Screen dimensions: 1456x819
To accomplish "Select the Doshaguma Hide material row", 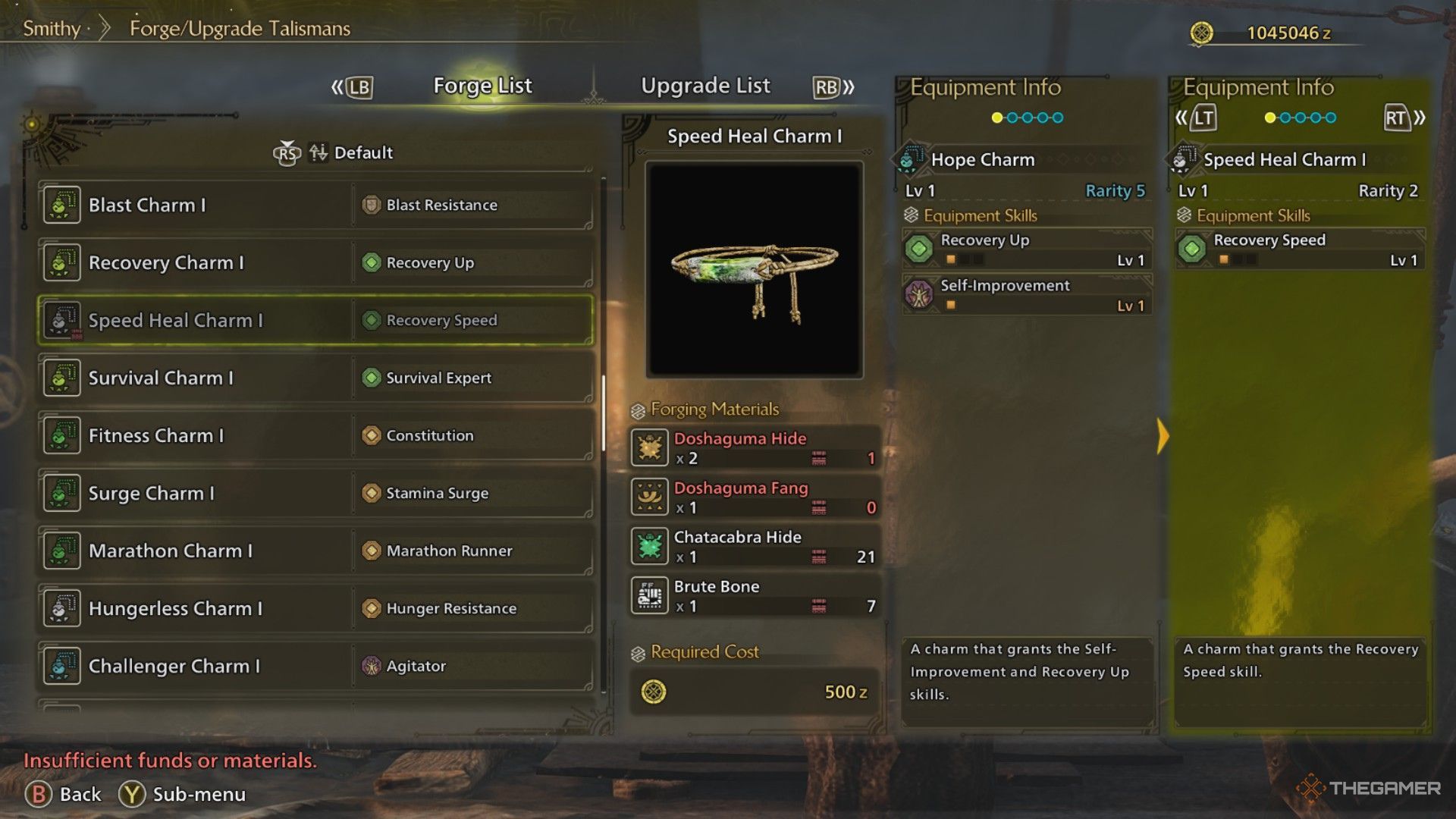I will pos(755,447).
